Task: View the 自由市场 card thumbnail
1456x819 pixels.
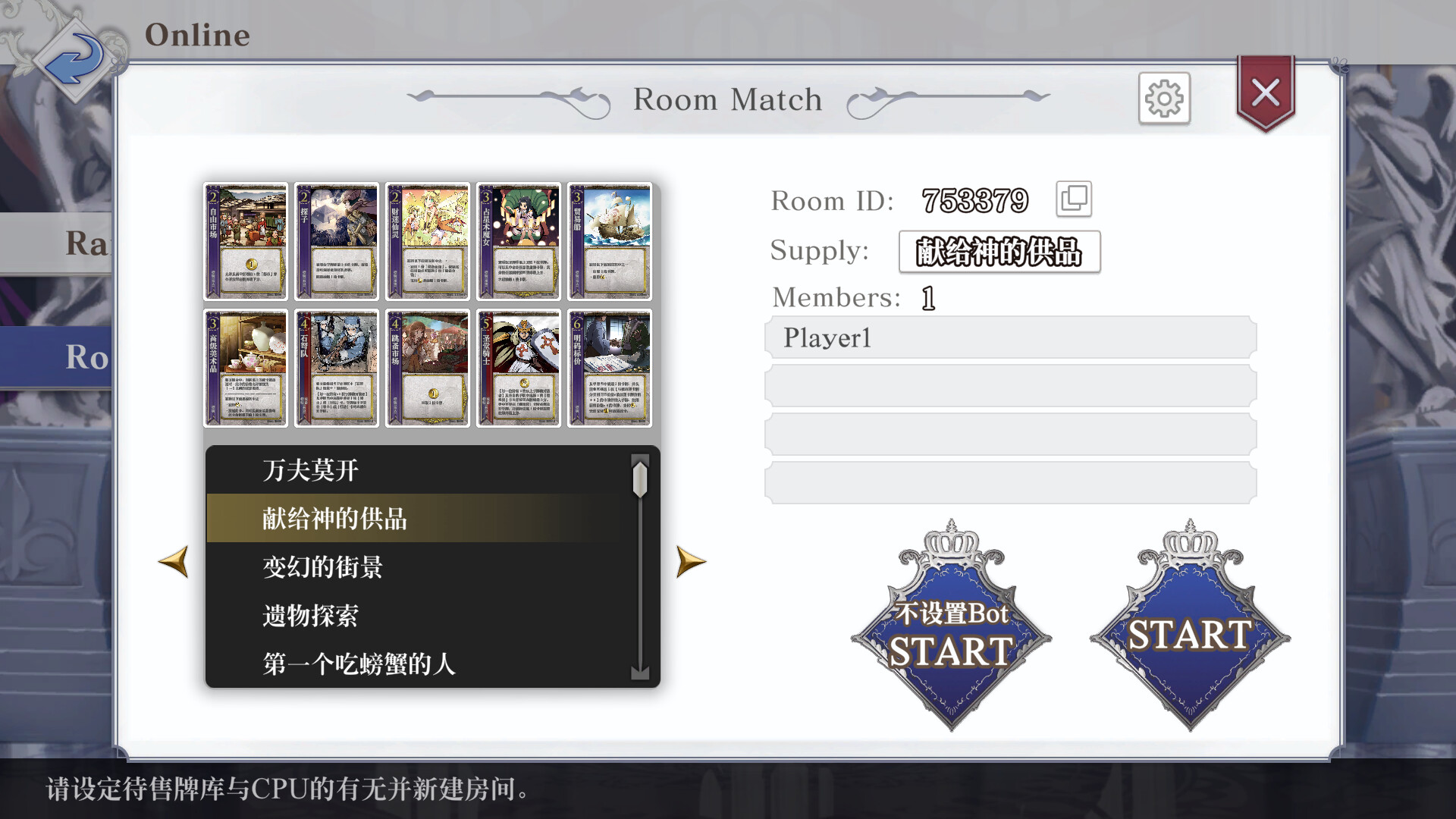Action: pyautogui.click(x=244, y=241)
